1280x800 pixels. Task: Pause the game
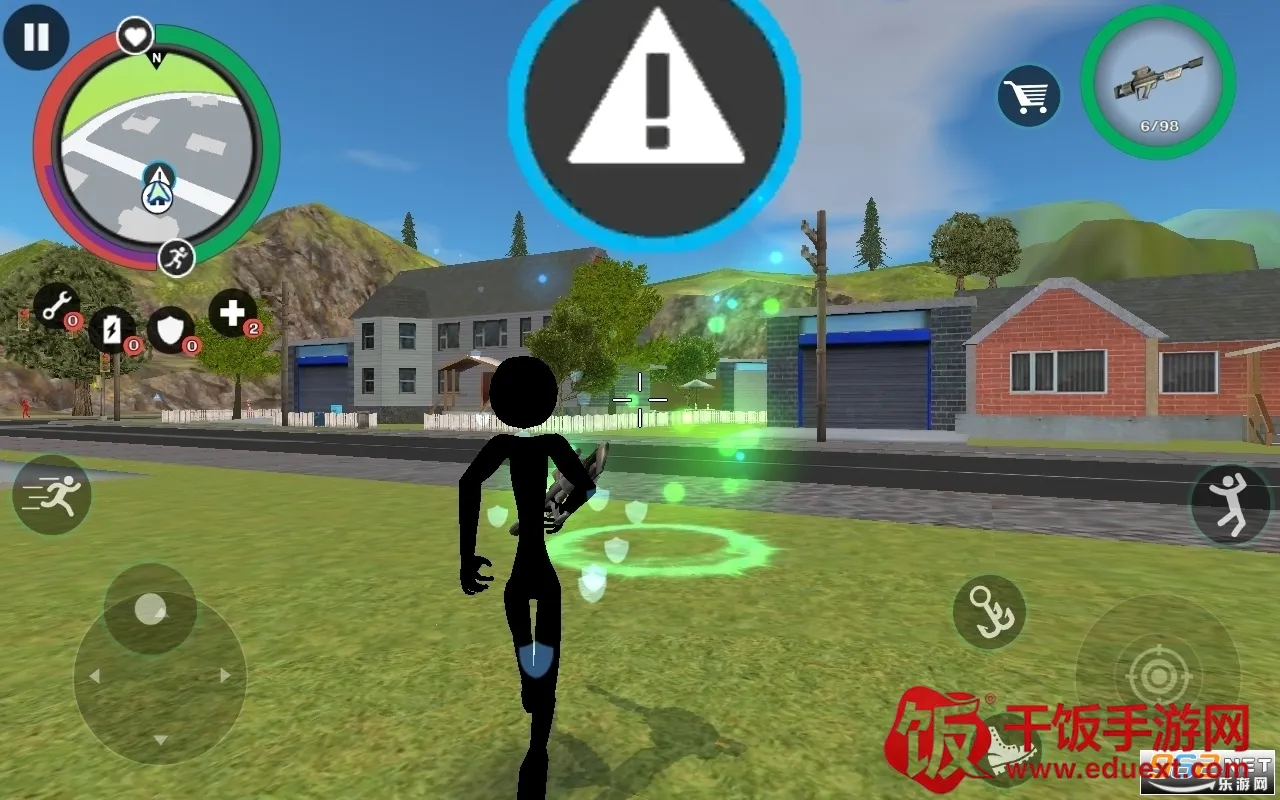(36, 38)
